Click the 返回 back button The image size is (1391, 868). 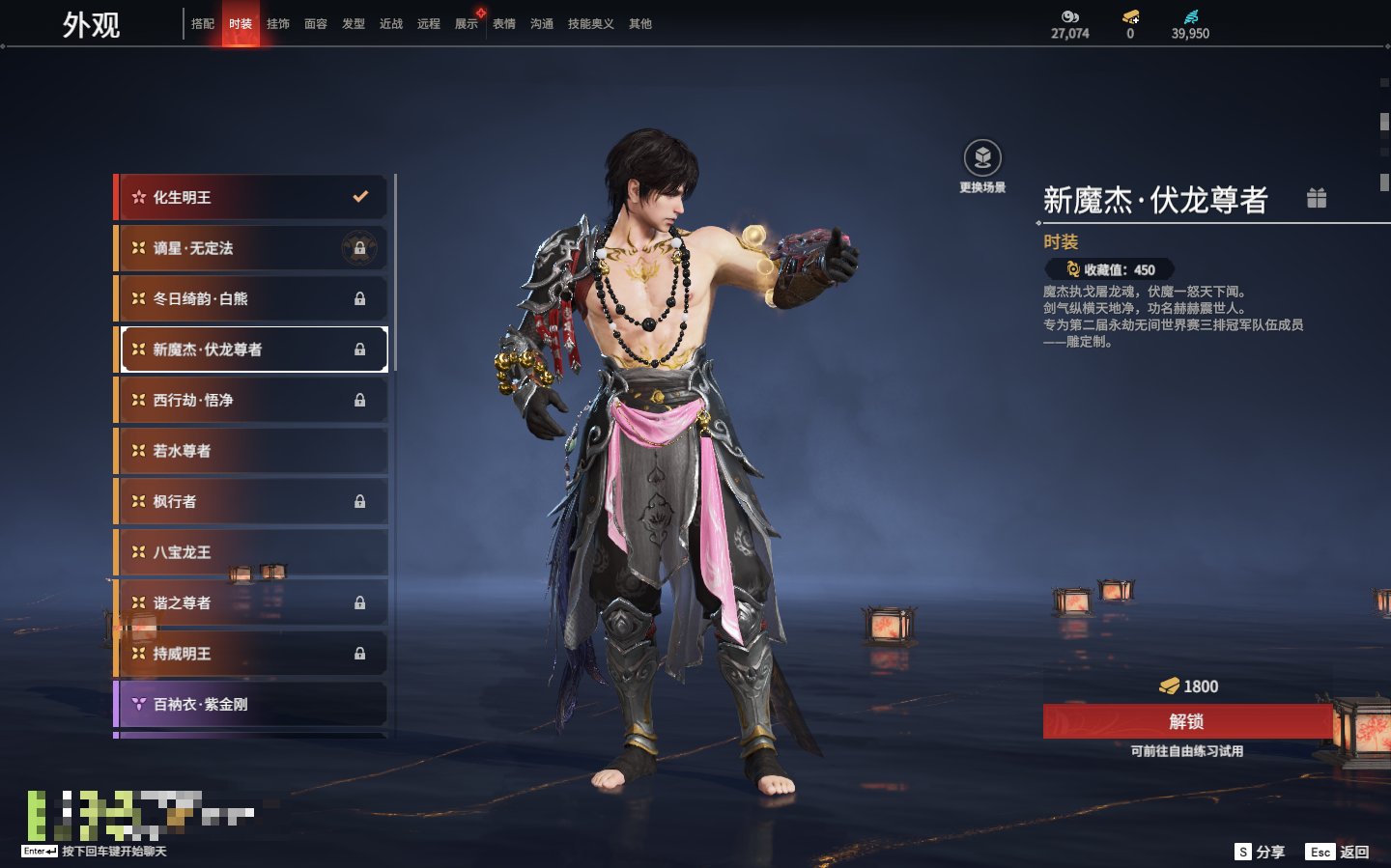click(x=1340, y=852)
